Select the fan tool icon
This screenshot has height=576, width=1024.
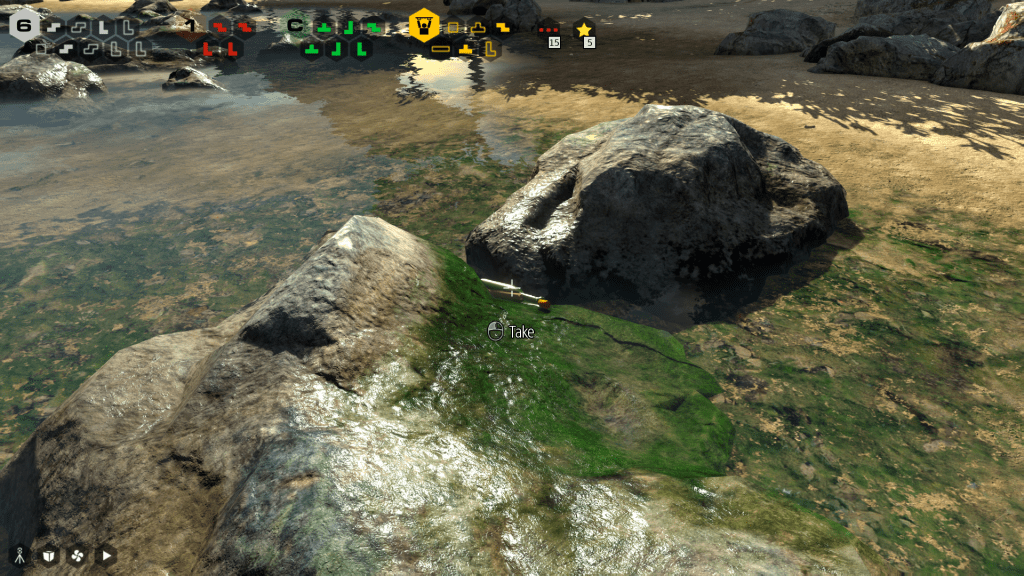(x=77, y=555)
